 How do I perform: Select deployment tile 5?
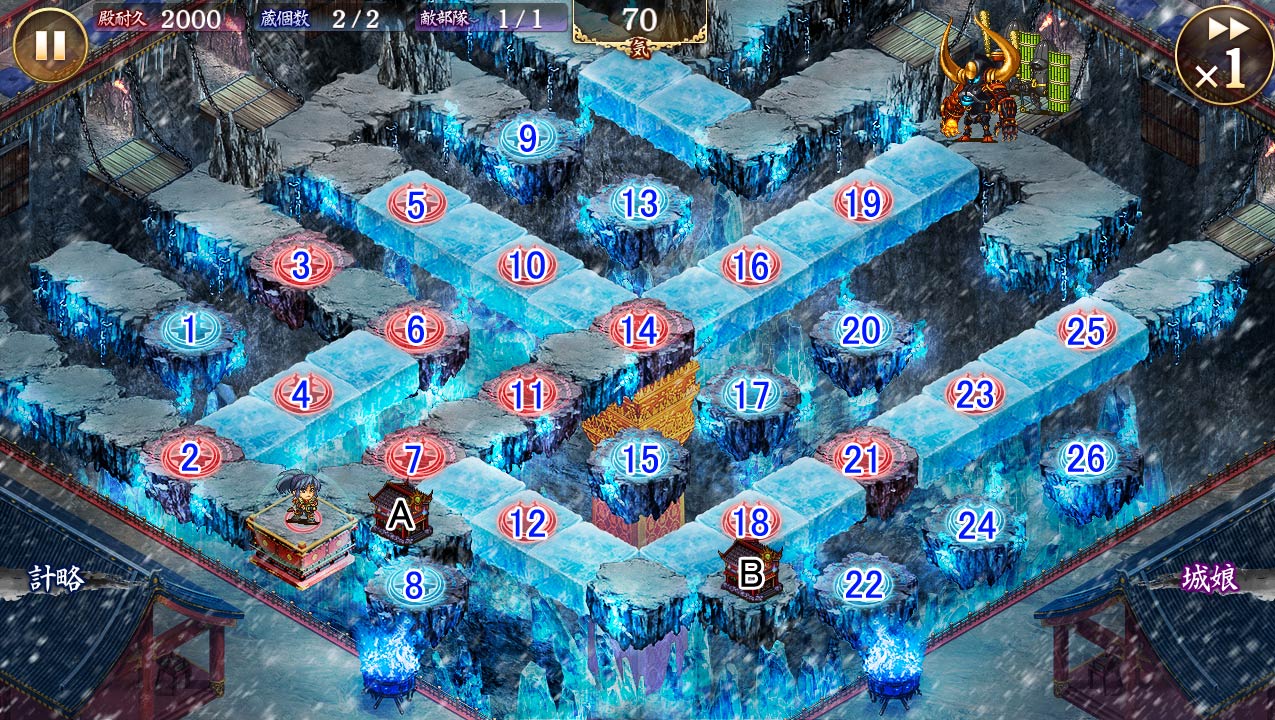(415, 205)
